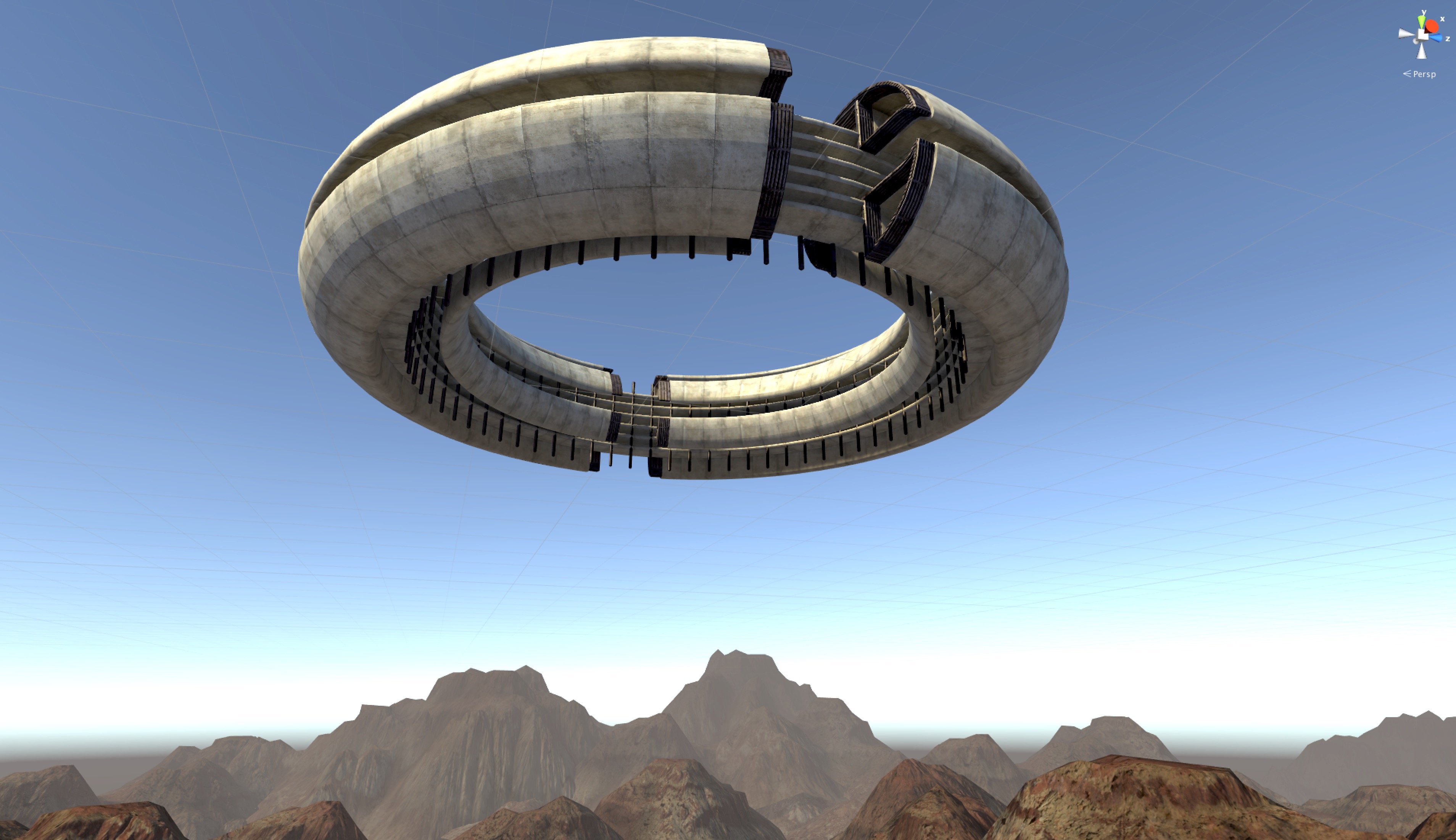Viewport: 1456px width, 840px height.
Task: Toggle Persp to switch to isometric view
Action: [1425, 74]
